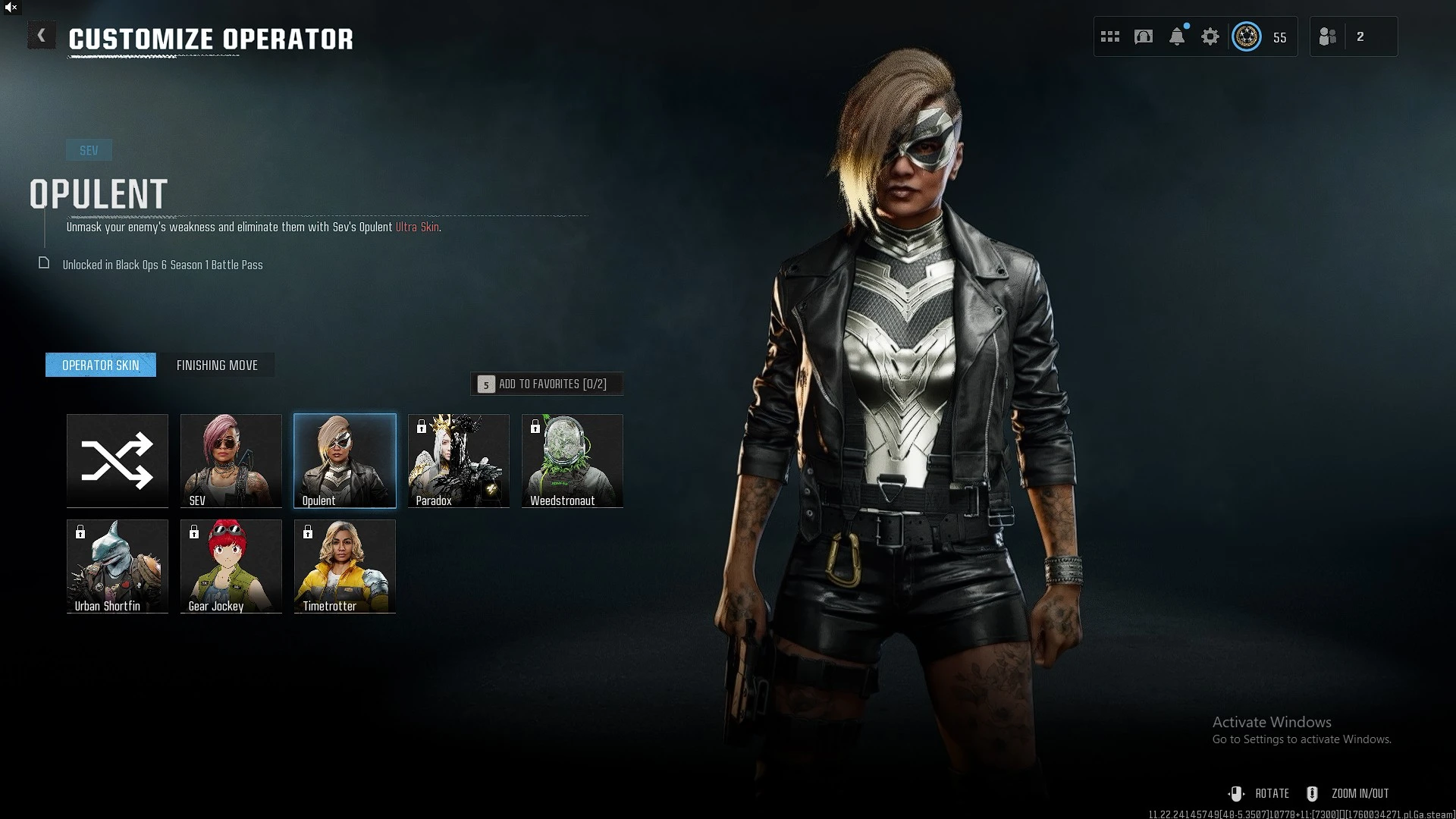Add the skin to favorites
Viewport: 1456px width, 819px height.
pos(547,384)
